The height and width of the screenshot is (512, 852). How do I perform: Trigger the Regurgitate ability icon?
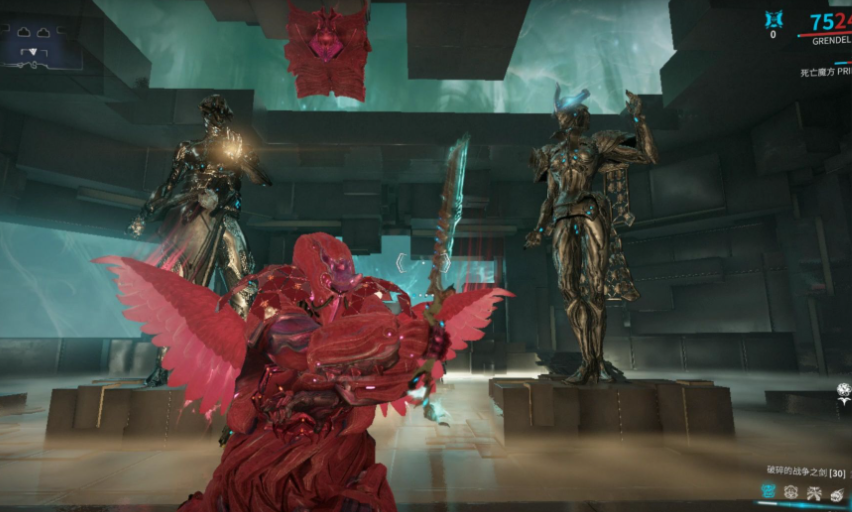click(x=814, y=491)
